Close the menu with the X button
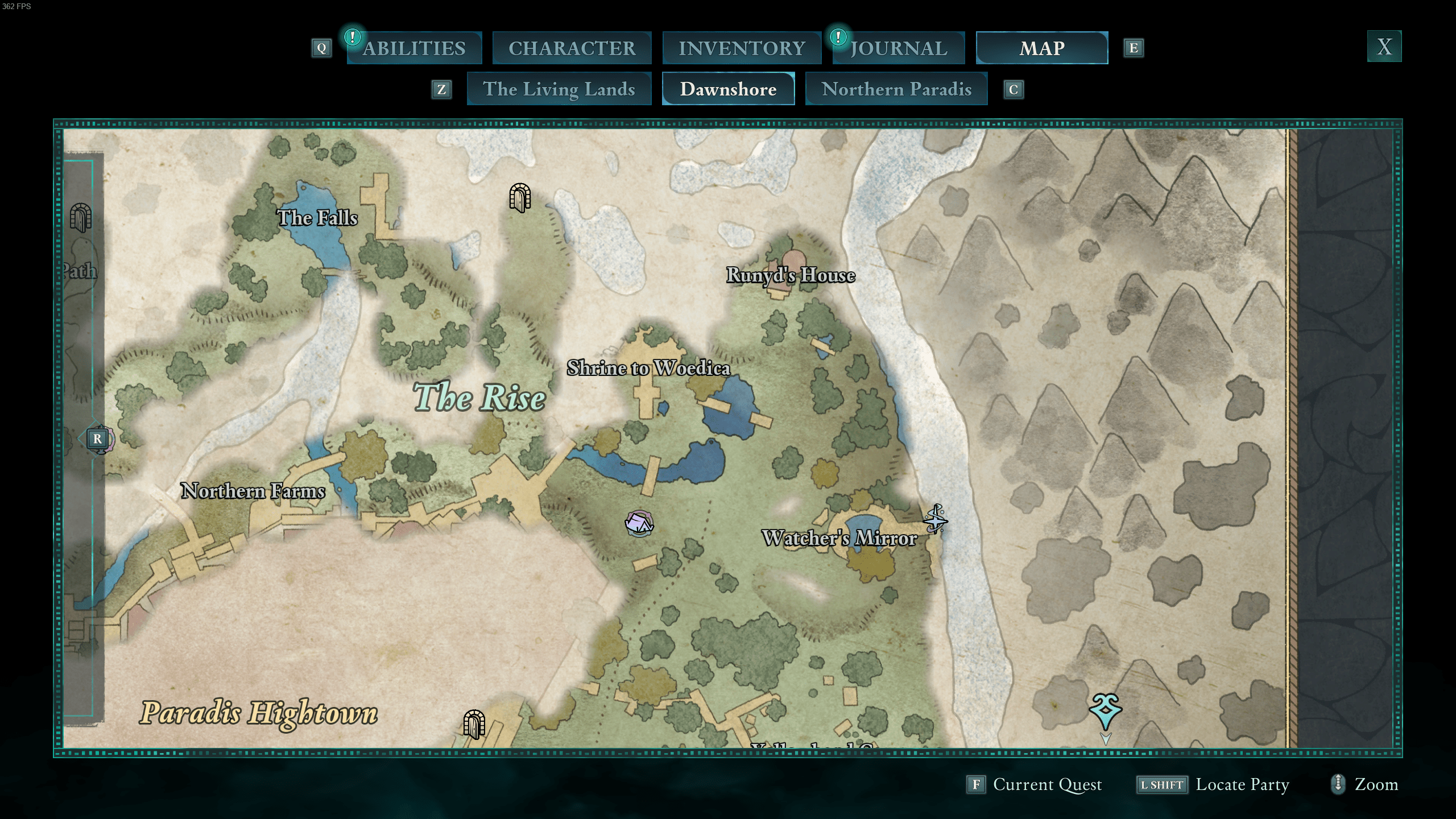 [1384, 47]
